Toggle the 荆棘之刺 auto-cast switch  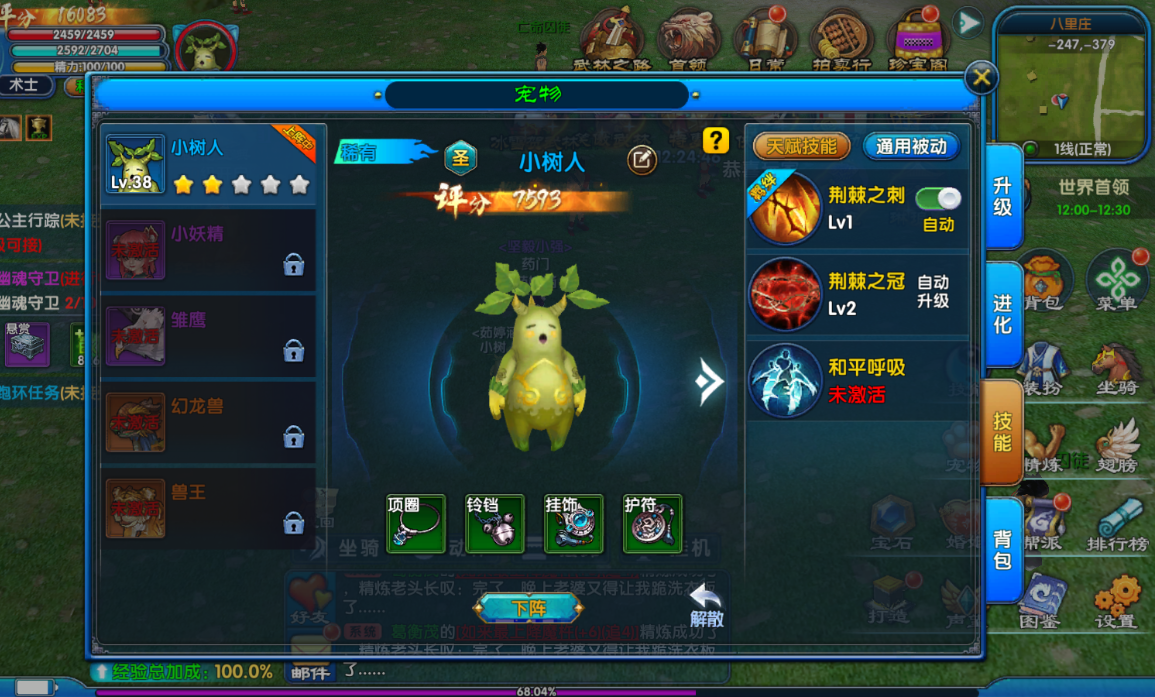[x=937, y=198]
